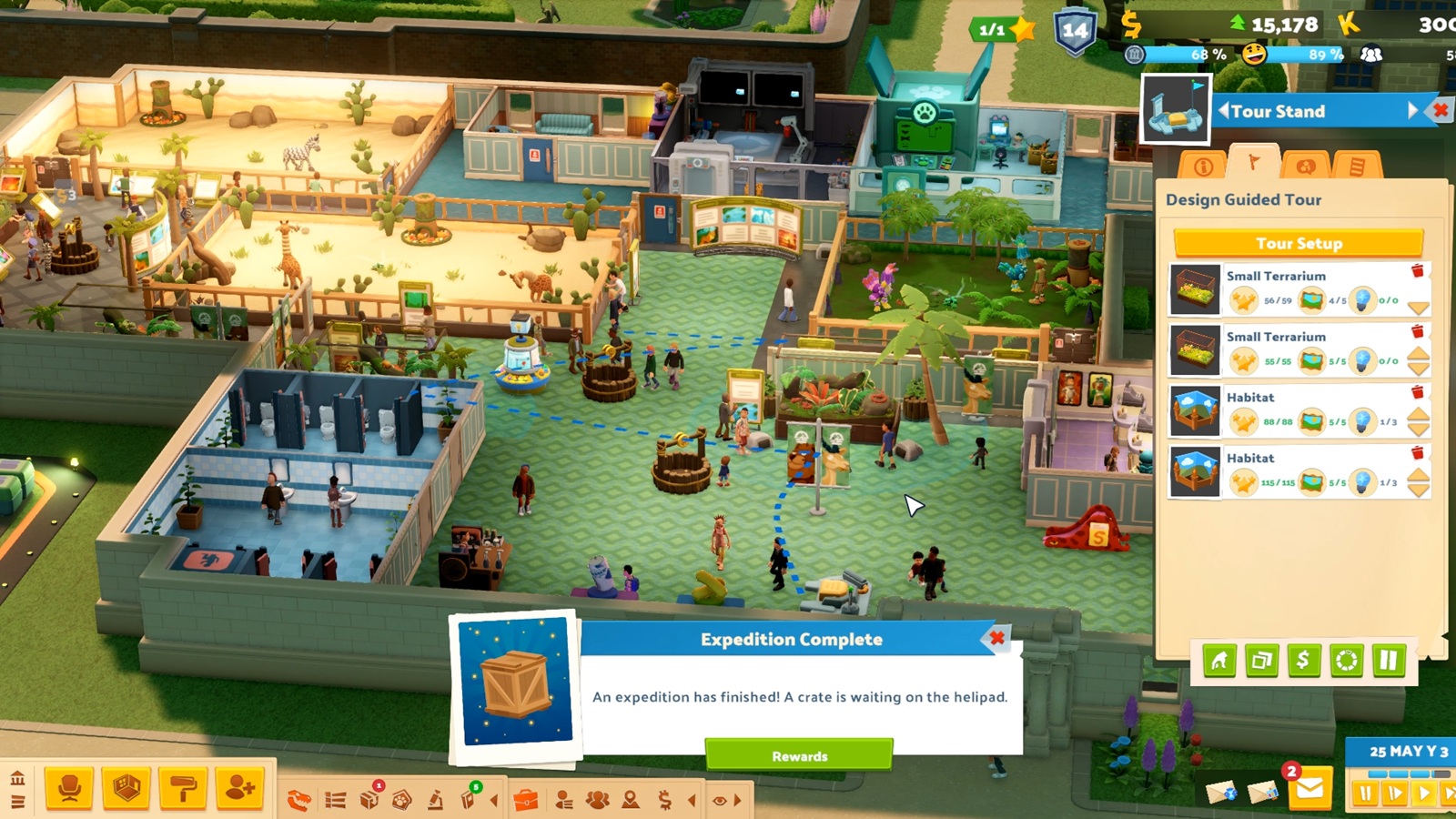
Task: Click the Tour Setup button
Action: tap(1299, 243)
